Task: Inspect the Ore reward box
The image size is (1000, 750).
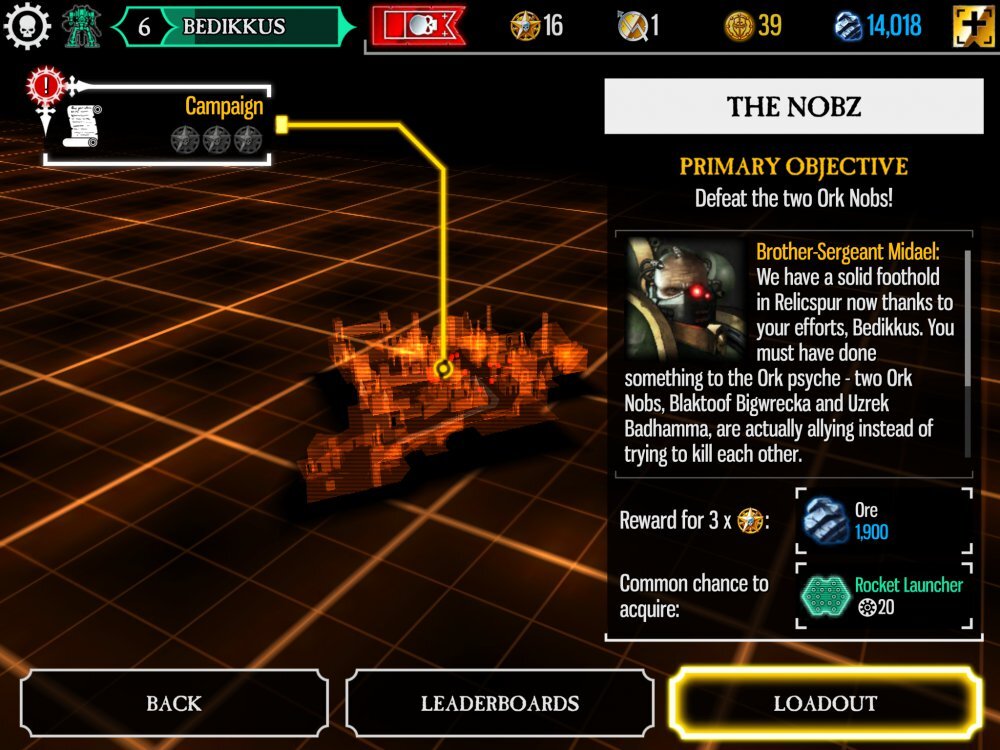Action: pyautogui.click(x=884, y=521)
